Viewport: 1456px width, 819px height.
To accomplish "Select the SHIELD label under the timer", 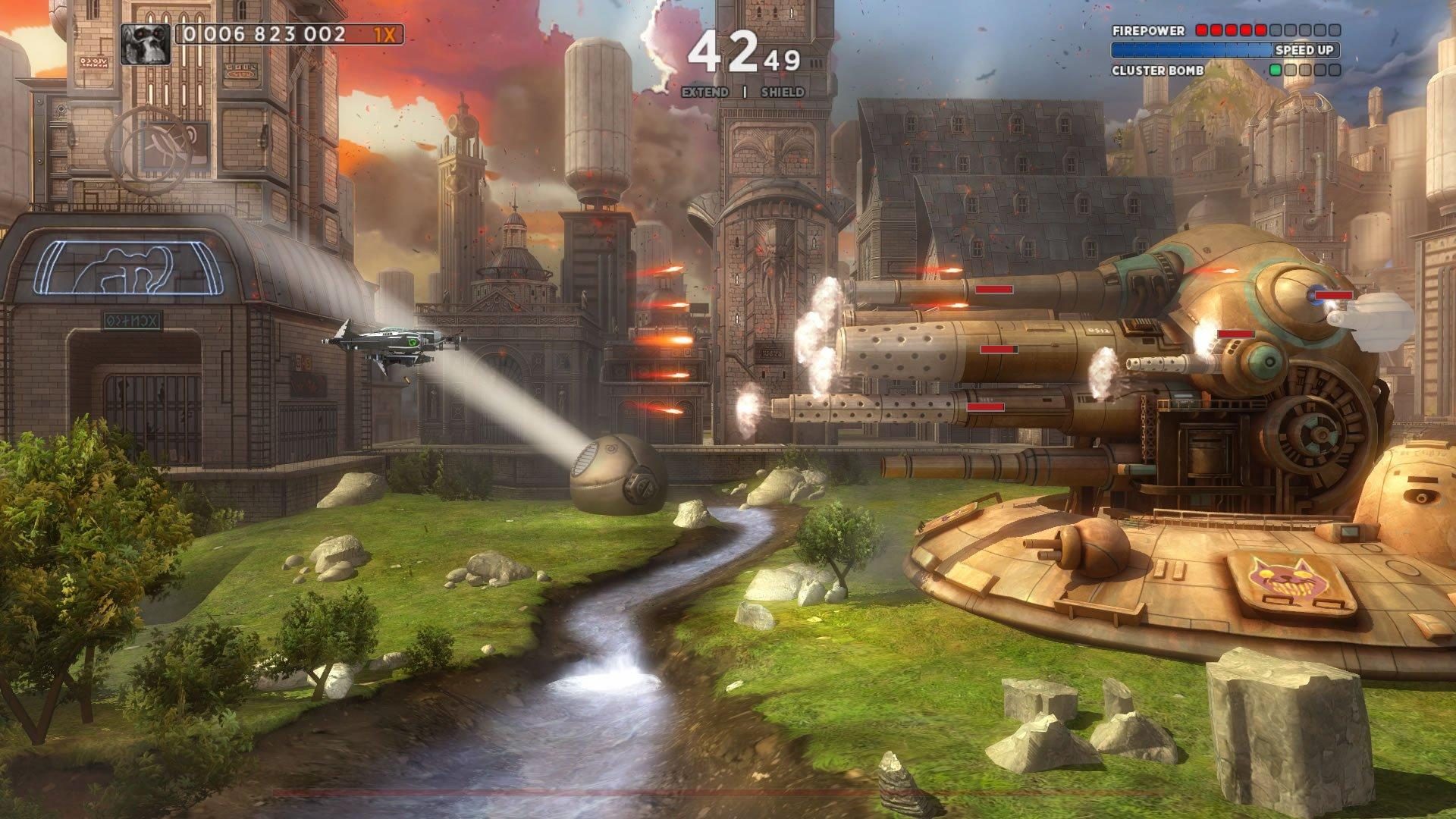I will 783,92.
